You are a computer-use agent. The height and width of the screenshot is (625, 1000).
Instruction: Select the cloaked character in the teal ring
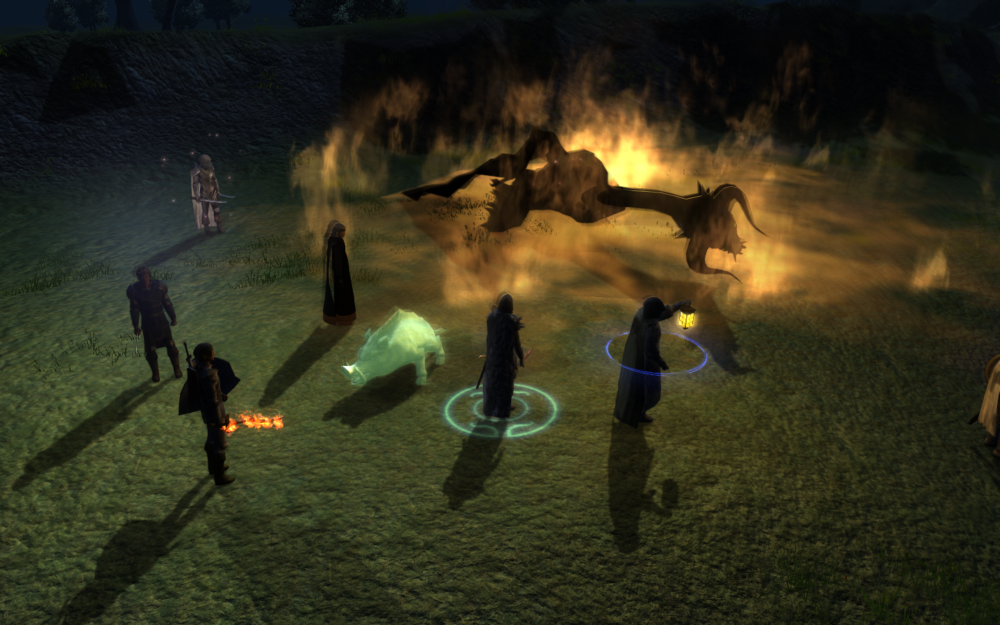click(501, 358)
